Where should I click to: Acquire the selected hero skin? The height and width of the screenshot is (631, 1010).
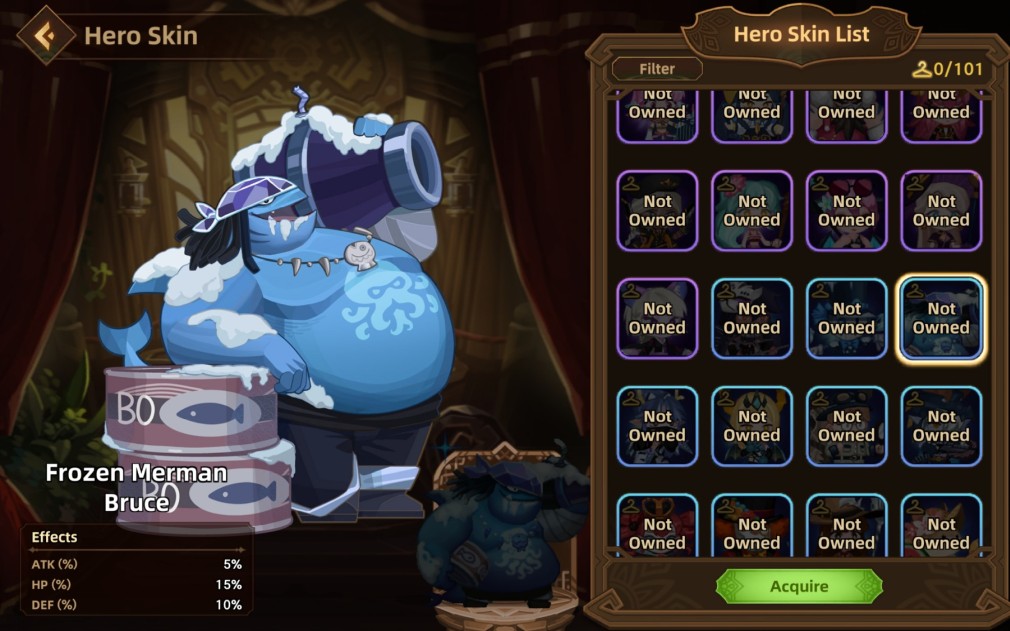799,586
